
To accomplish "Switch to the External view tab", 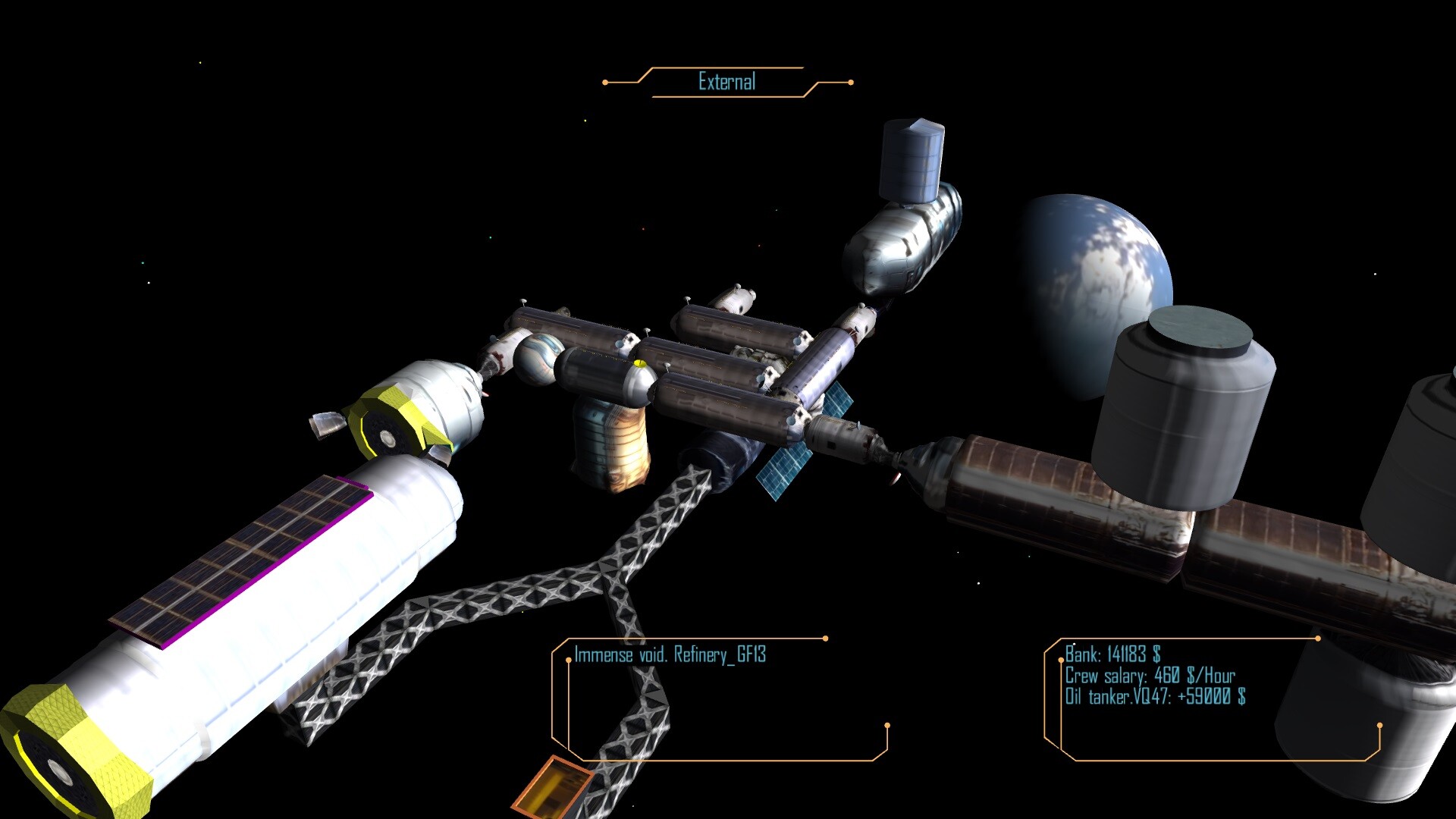I will pyautogui.click(x=726, y=80).
